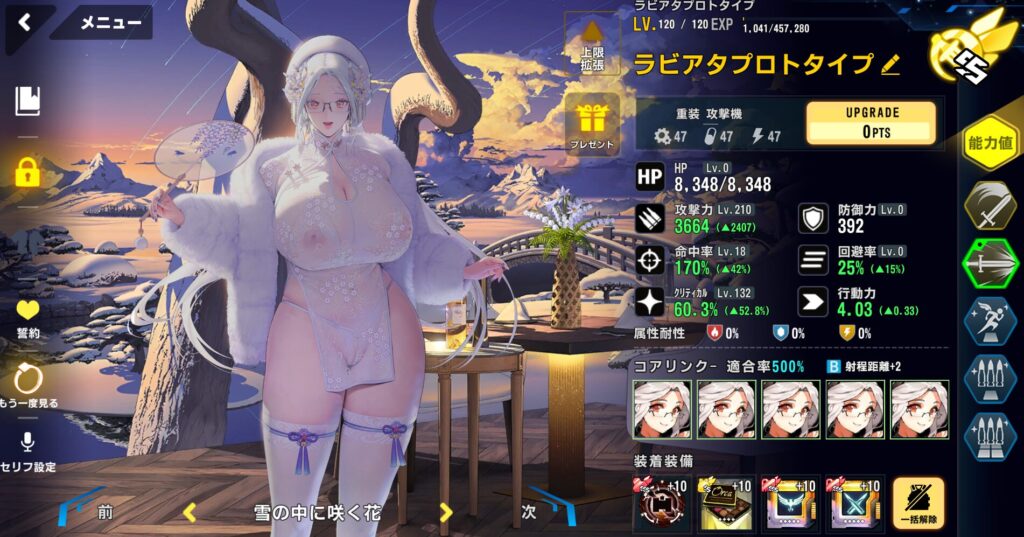Switch to the 能力値 stats tab

pos(989,143)
